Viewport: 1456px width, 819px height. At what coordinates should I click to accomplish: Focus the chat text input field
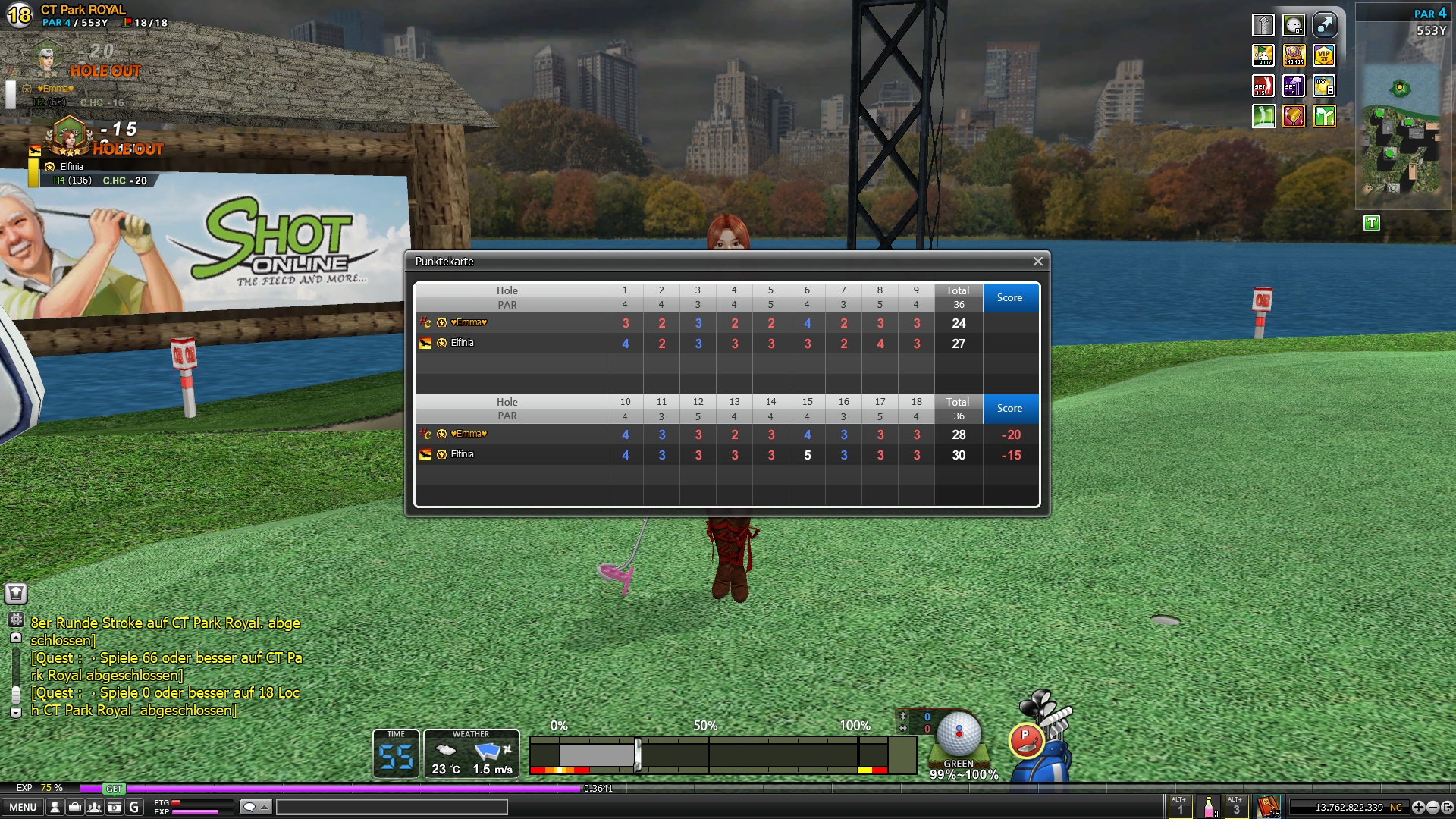(x=391, y=807)
